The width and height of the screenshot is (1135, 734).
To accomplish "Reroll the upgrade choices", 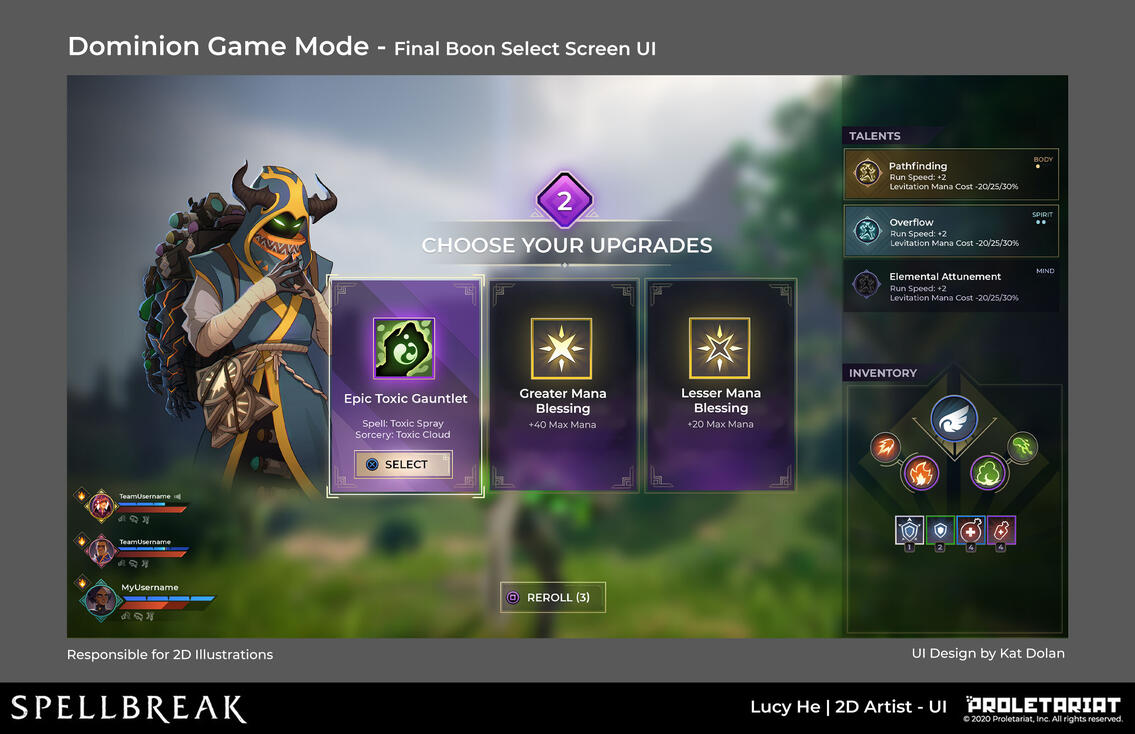I will coord(552,597).
